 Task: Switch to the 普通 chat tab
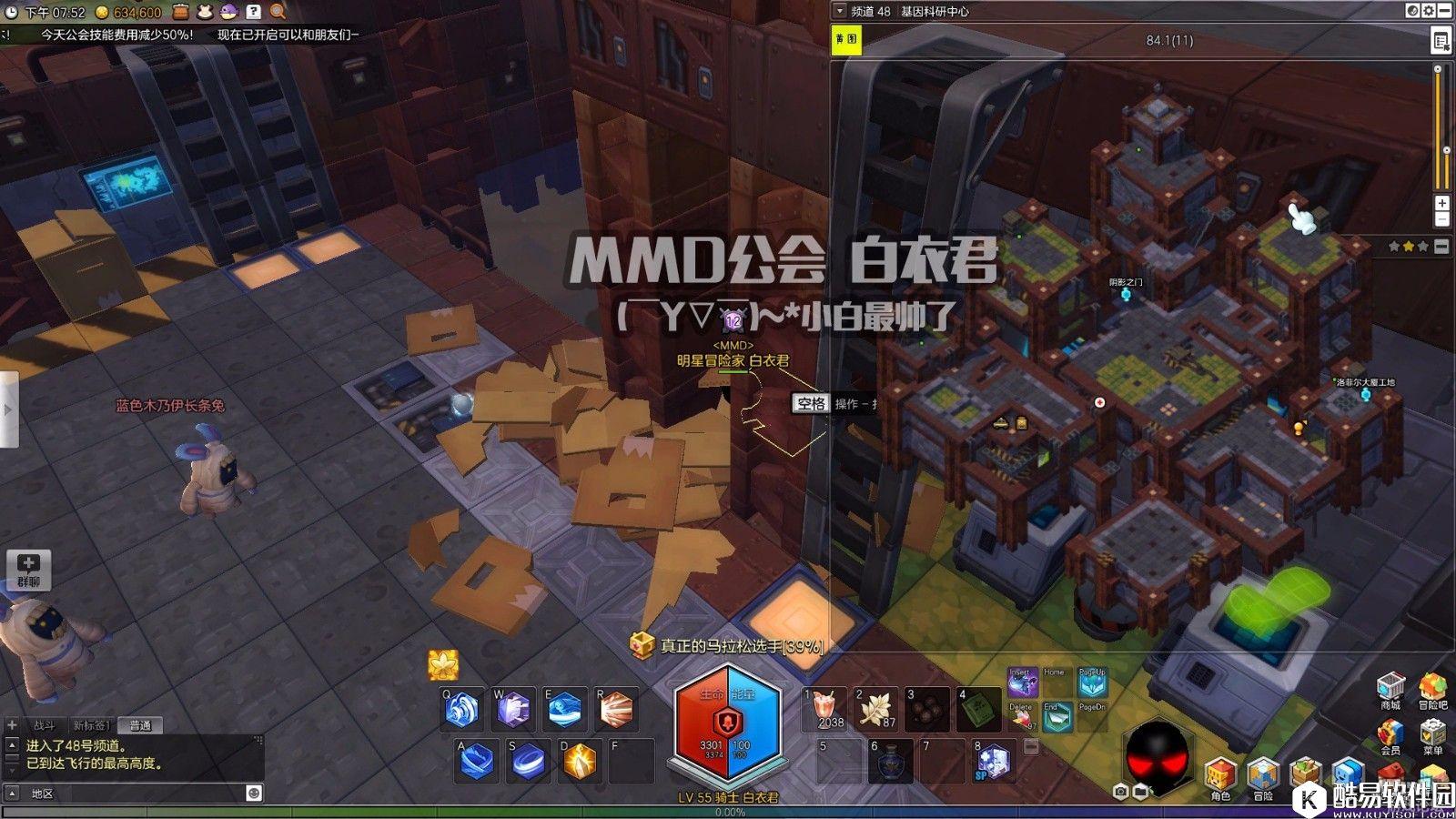pos(140,725)
